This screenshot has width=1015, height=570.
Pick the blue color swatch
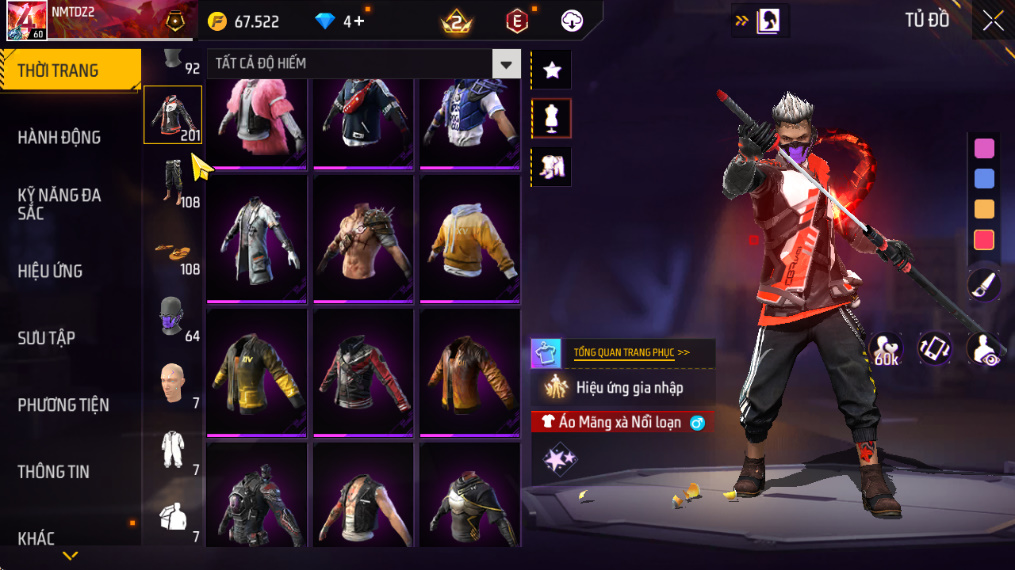[x=984, y=179]
